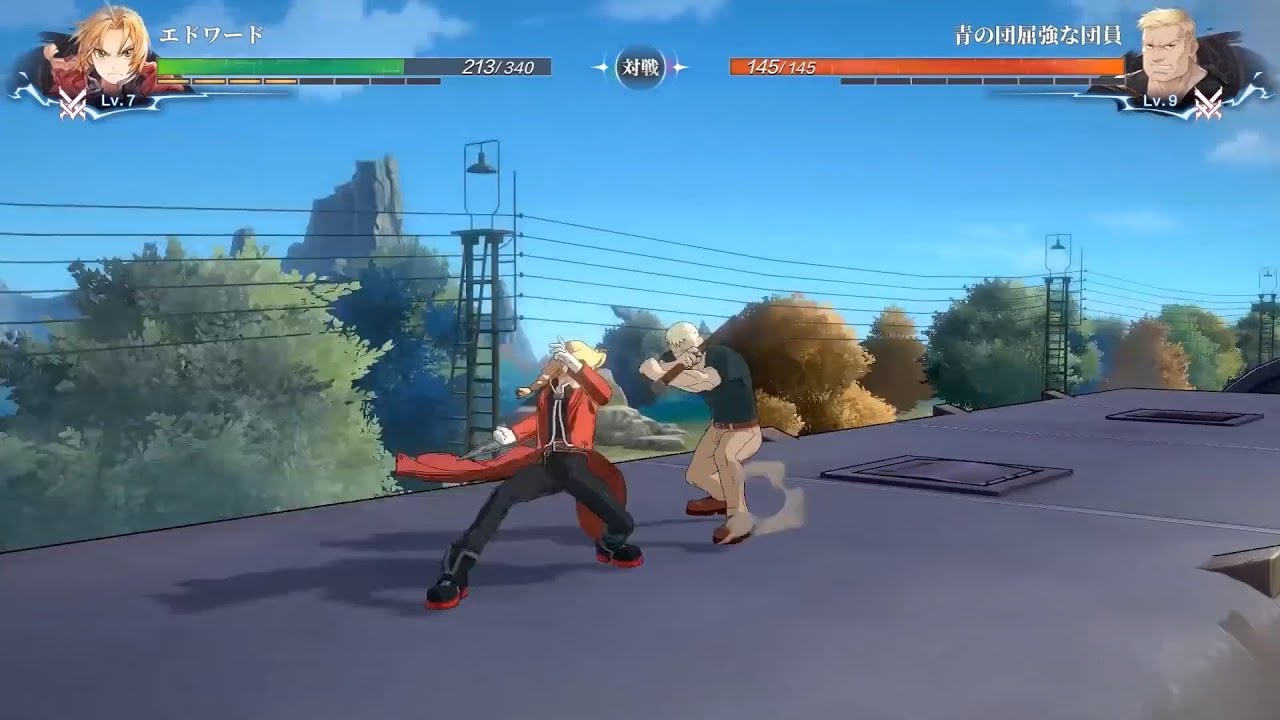Click the sparkle ornament left of 対戦

point(599,67)
